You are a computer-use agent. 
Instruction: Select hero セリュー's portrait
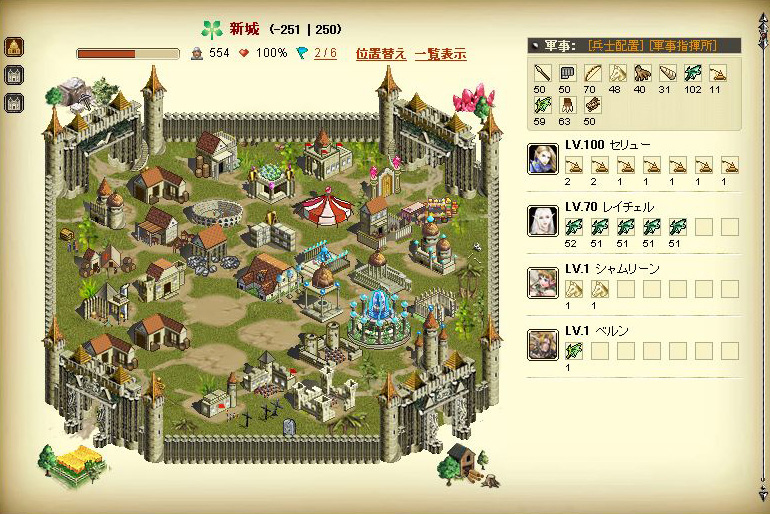(543, 159)
